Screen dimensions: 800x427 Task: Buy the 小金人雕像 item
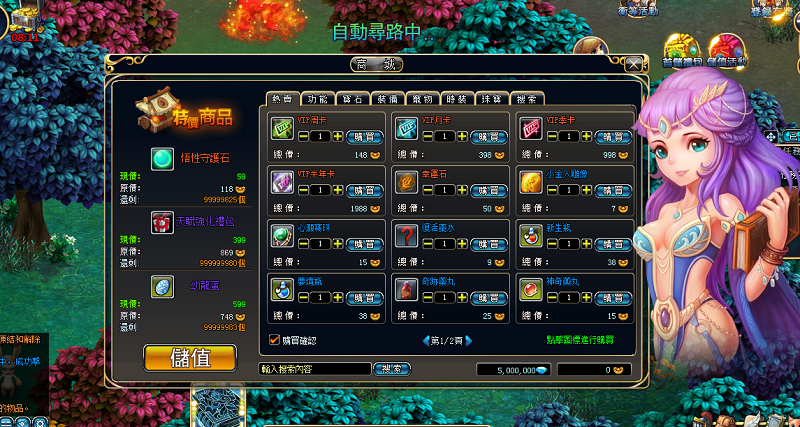click(x=612, y=190)
